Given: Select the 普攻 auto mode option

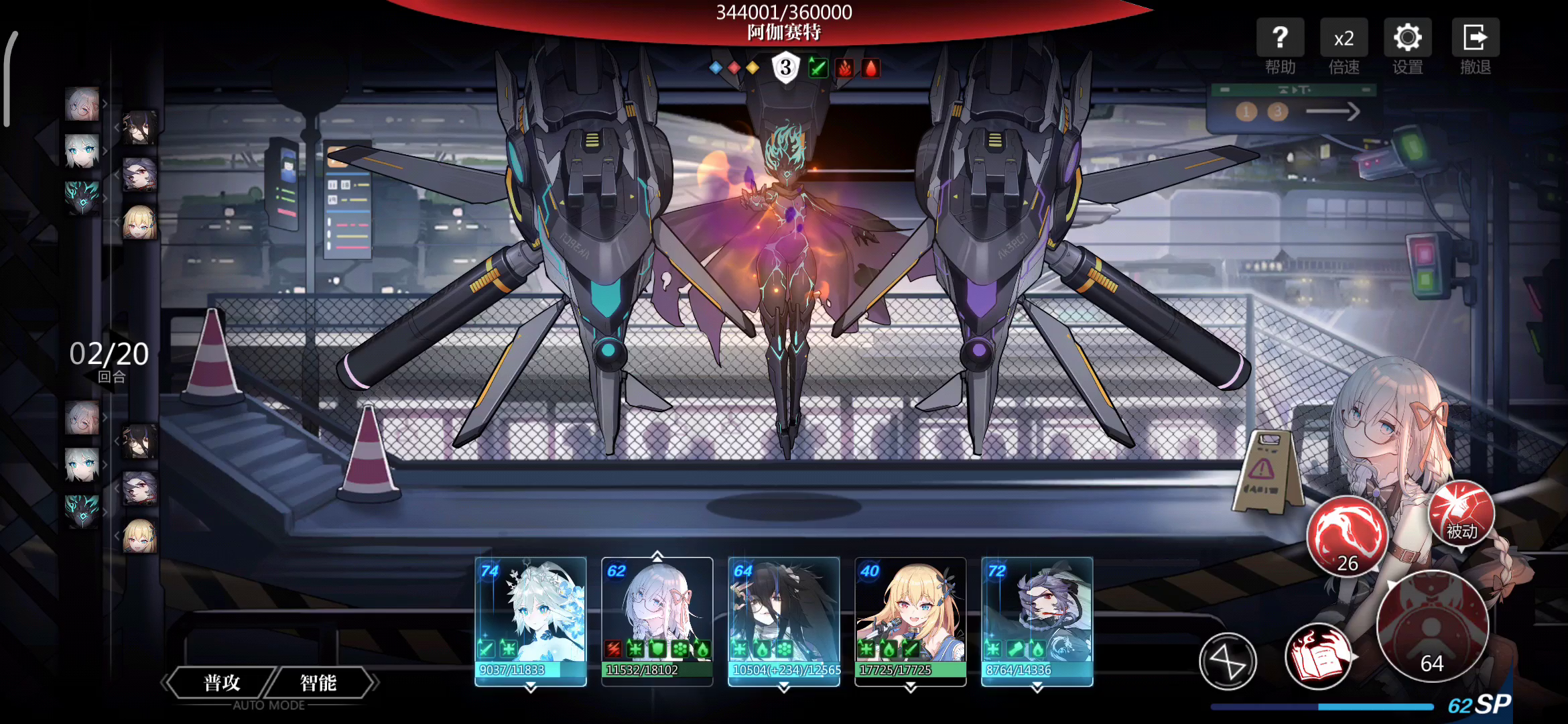Looking at the screenshot, I should 222,682.
